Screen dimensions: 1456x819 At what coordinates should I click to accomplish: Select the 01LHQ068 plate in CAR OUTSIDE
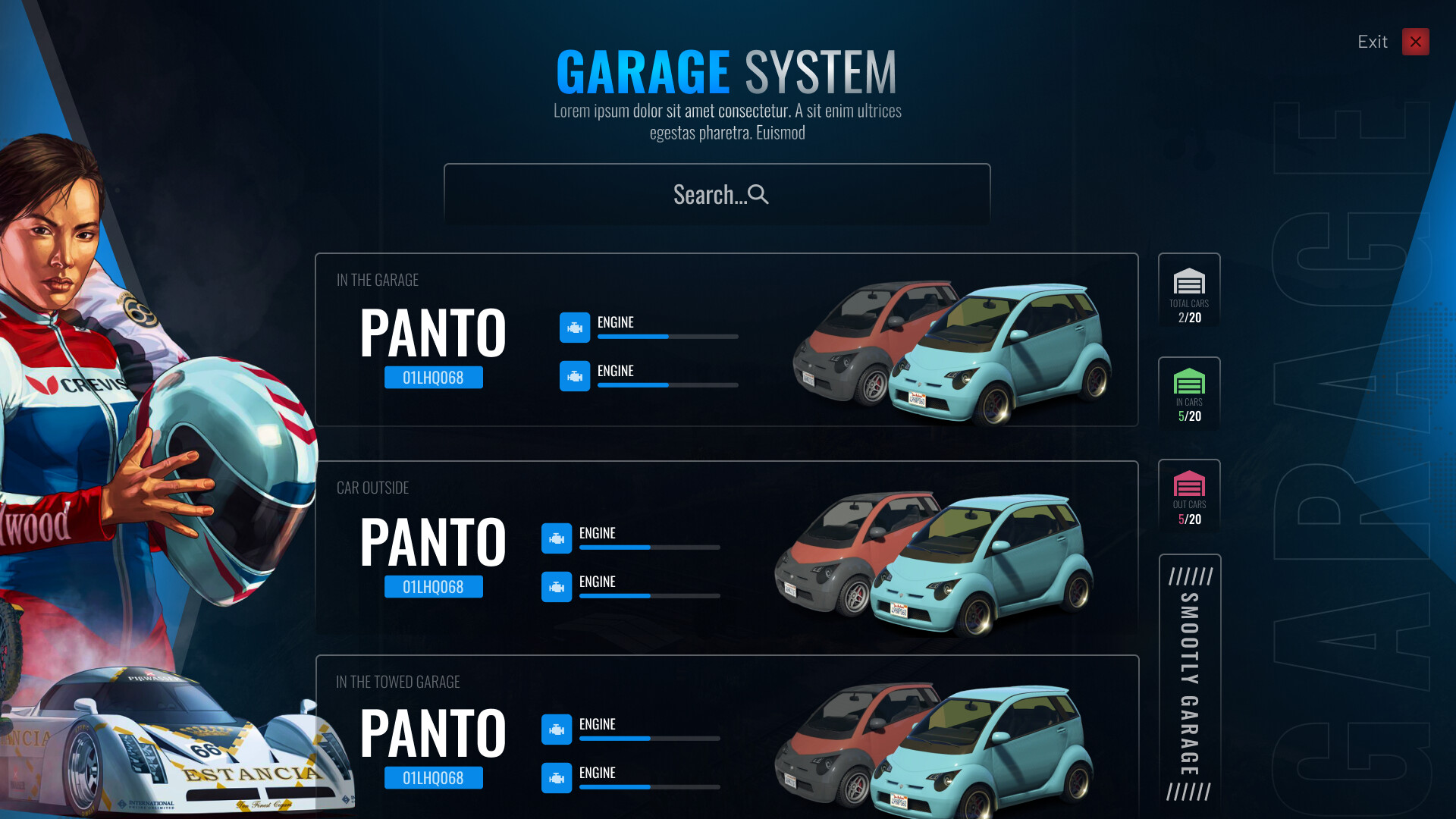[x=433, y=586]
